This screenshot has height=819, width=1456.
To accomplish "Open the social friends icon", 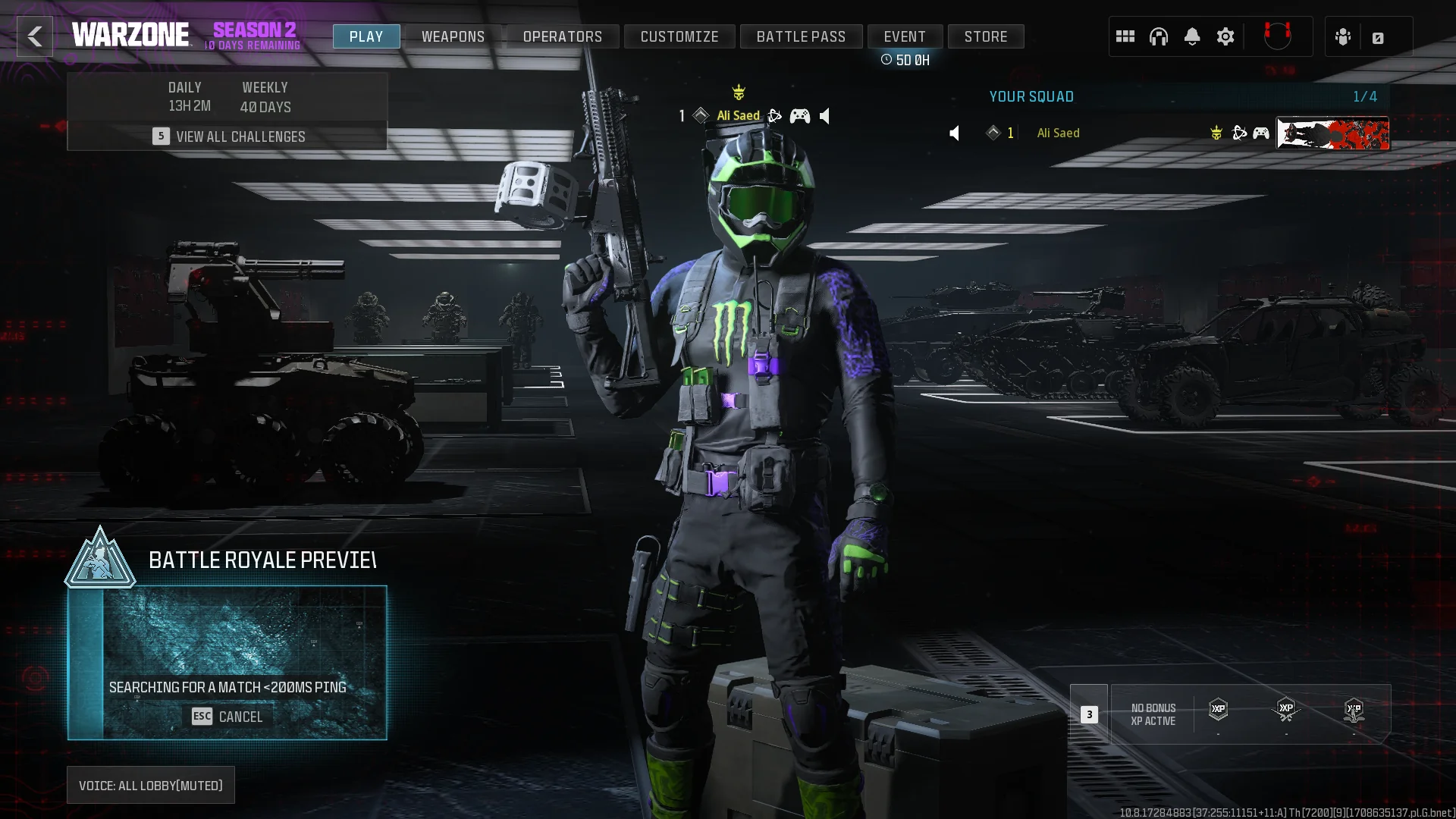I will (1343, 37).
